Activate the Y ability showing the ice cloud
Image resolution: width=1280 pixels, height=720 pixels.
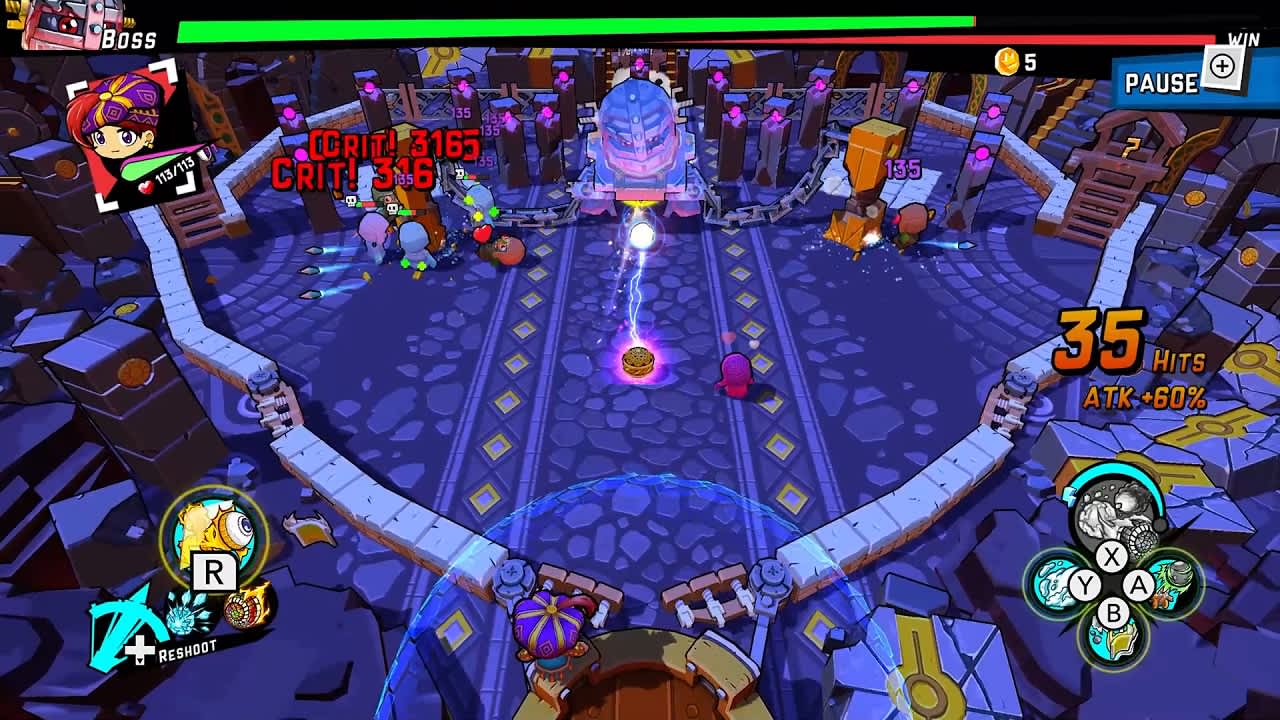pos(1054,584)
